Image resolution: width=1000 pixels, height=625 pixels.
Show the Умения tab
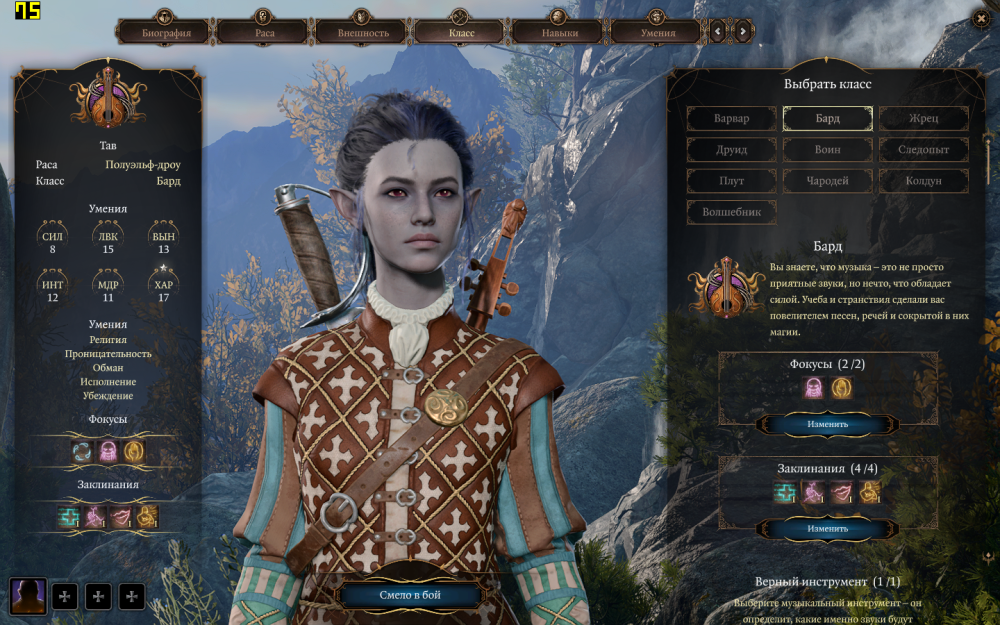657,33
